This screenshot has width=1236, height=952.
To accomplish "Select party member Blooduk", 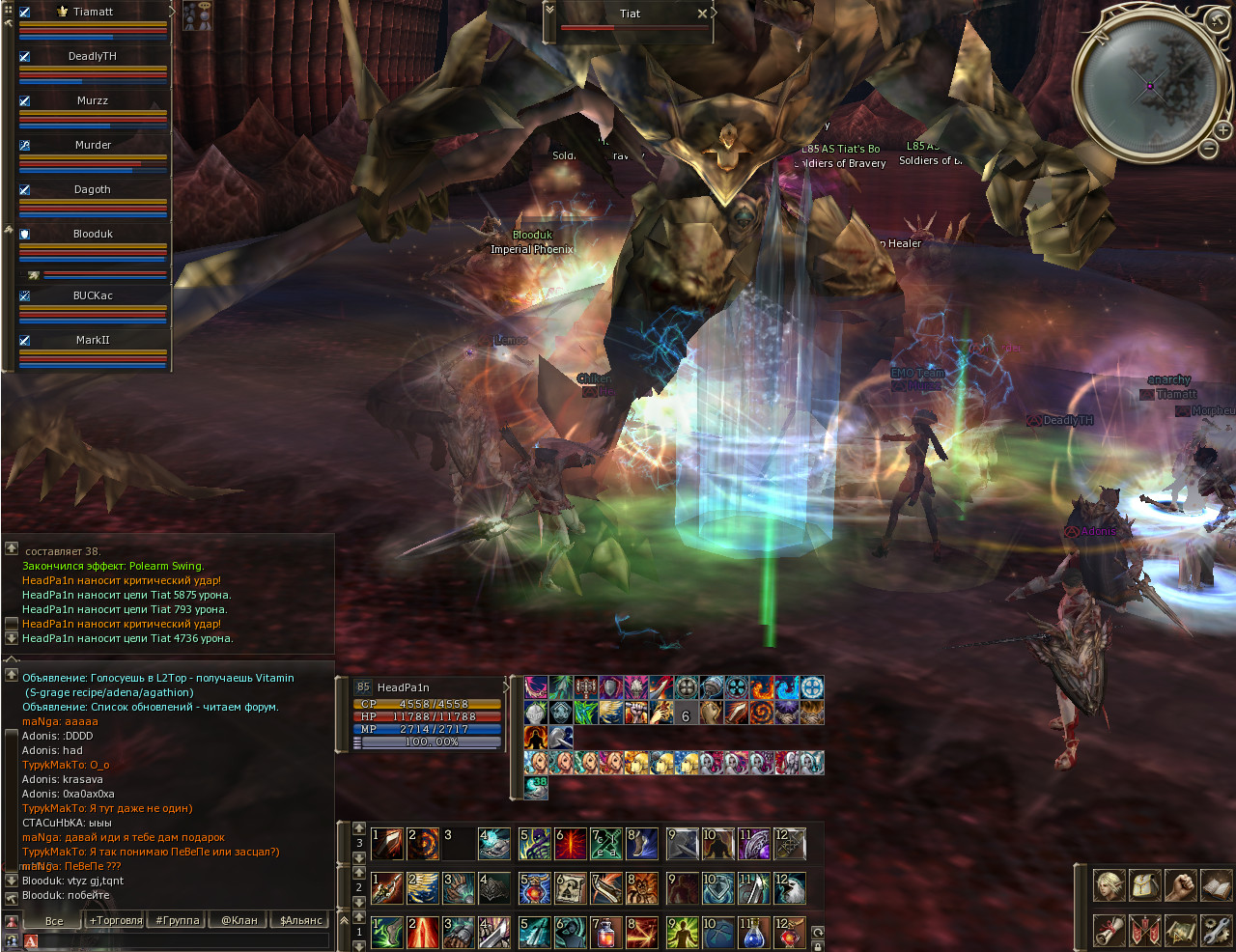I will pos(93,234).
